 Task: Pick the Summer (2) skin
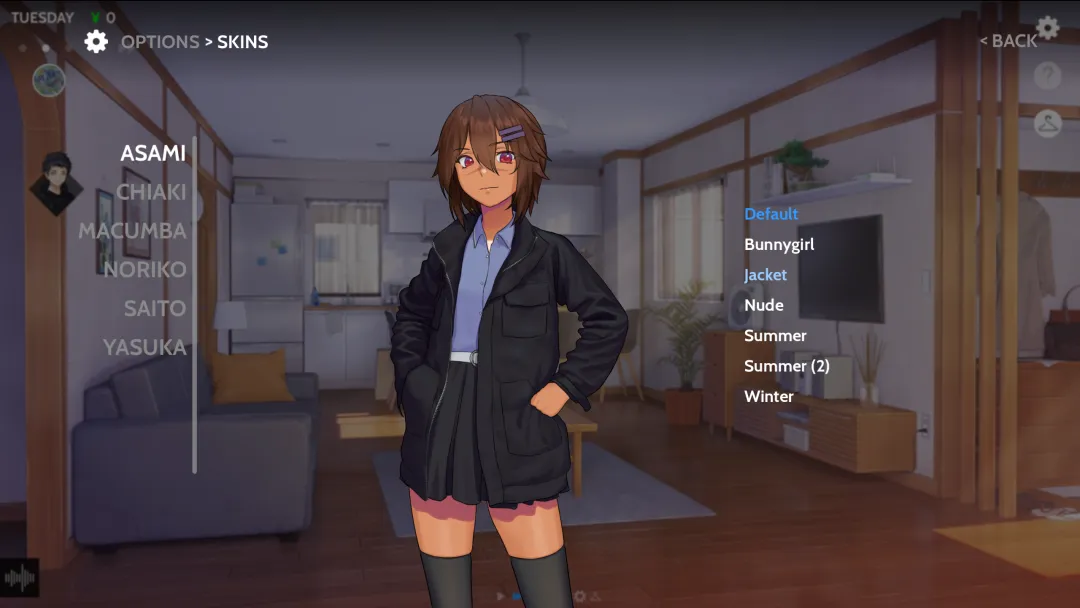click(x=787, y=366)
